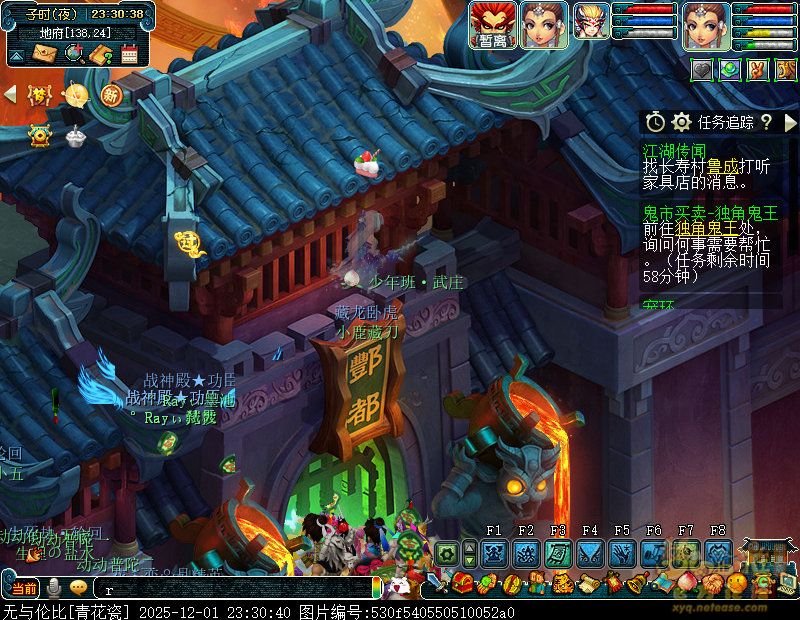Collapse the left-side icon row arrow
This screenshot has height=620, width=800.
[11, 93]
